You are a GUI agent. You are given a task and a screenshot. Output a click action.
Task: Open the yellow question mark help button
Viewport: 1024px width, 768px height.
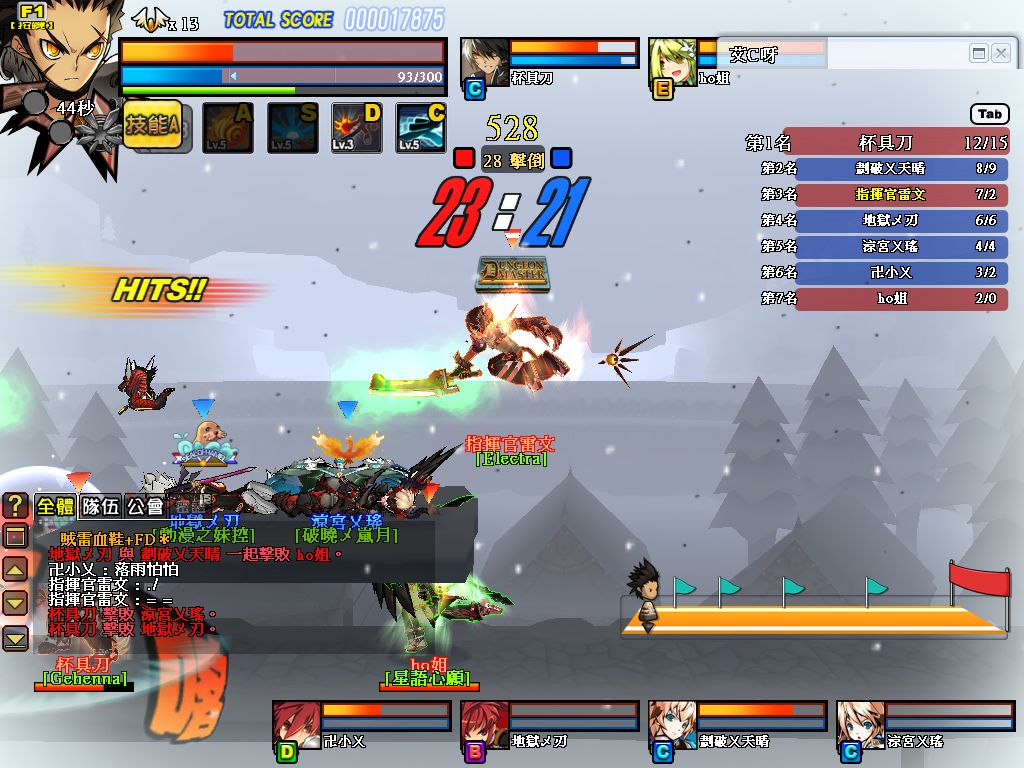[15, 506]
